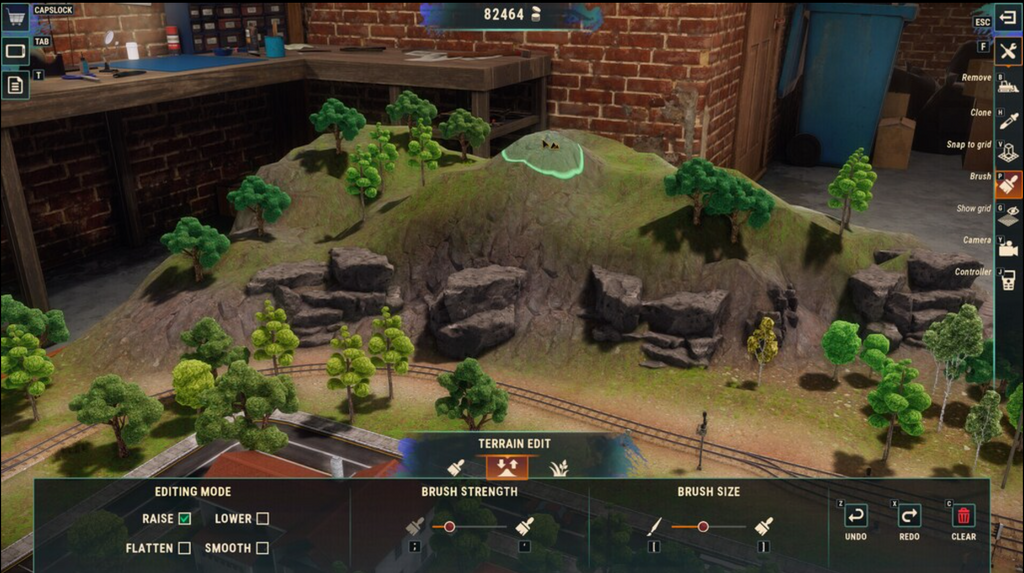1024x573 pixels.
Task: Check the Smooth editing mode box
Action: click(x=262, y=547)
